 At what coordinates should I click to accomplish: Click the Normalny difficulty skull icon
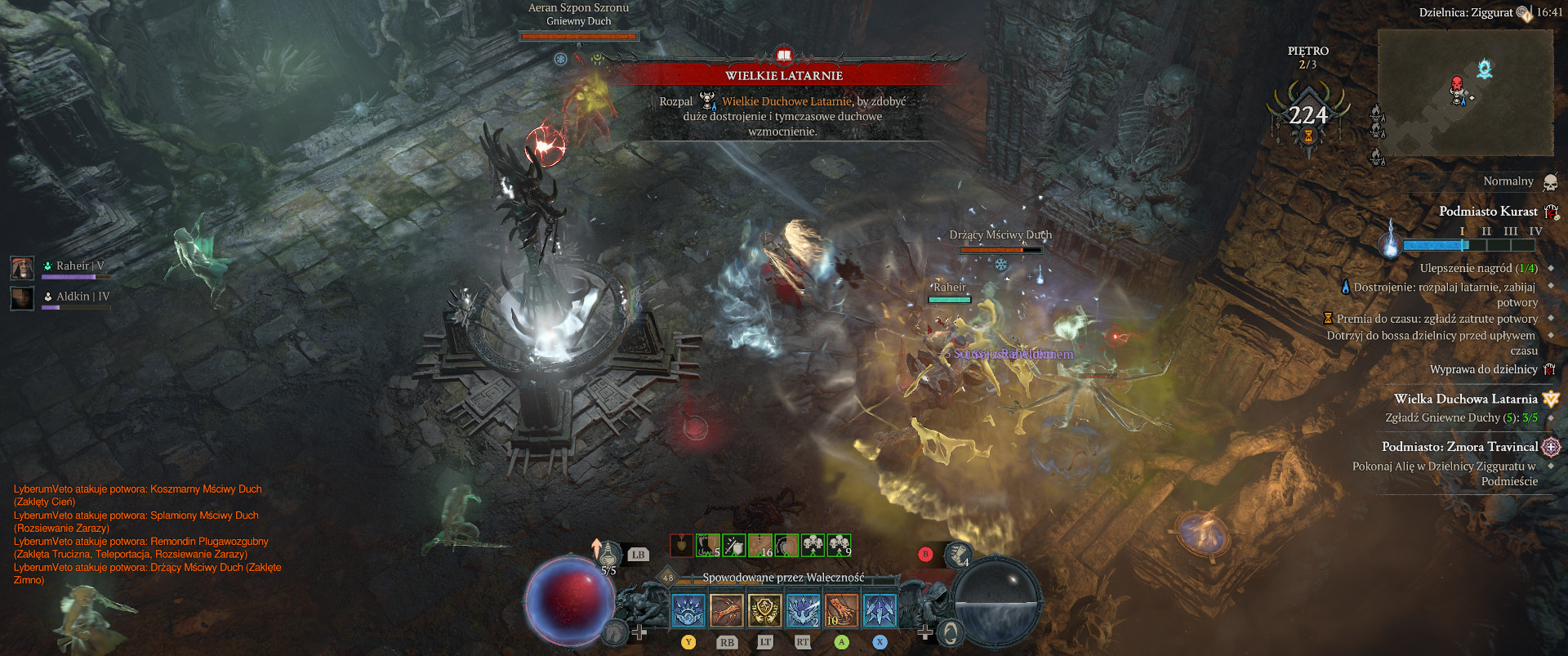coord(1550,181)
